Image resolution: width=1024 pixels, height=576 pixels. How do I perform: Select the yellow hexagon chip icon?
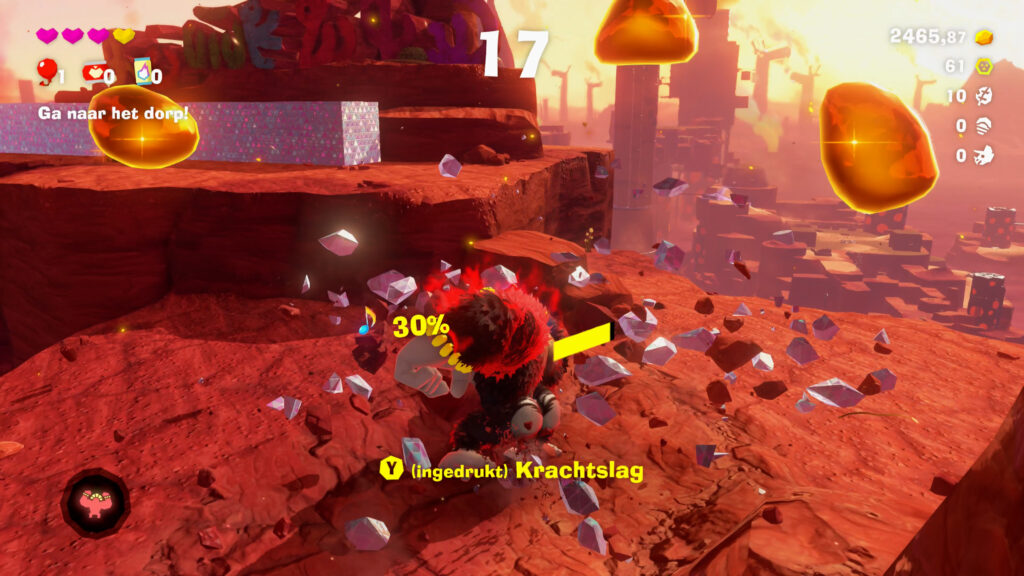point(985,67)
